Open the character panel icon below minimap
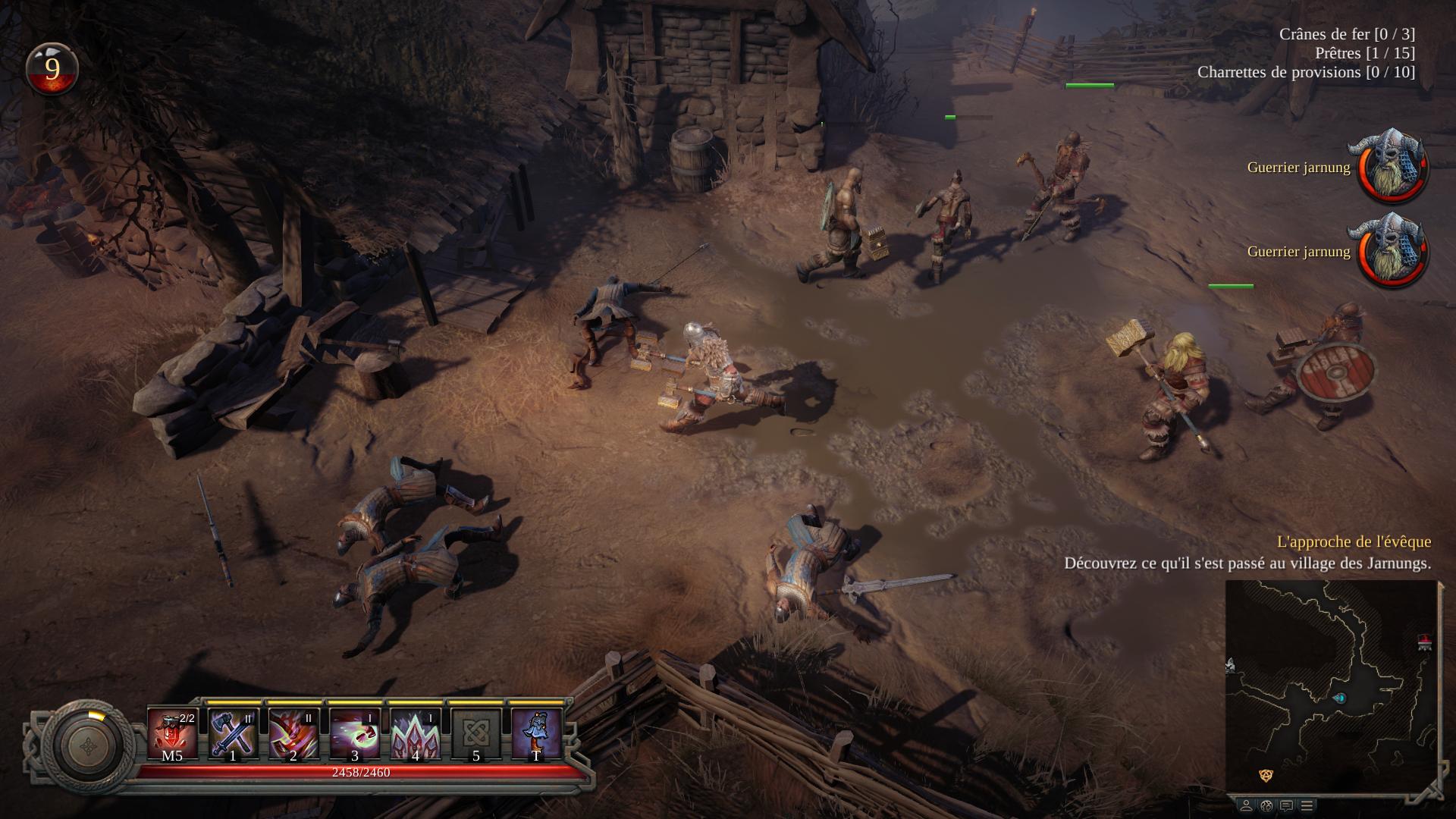The height and width of the screenshot is (819, 1456). point(1246,805)
